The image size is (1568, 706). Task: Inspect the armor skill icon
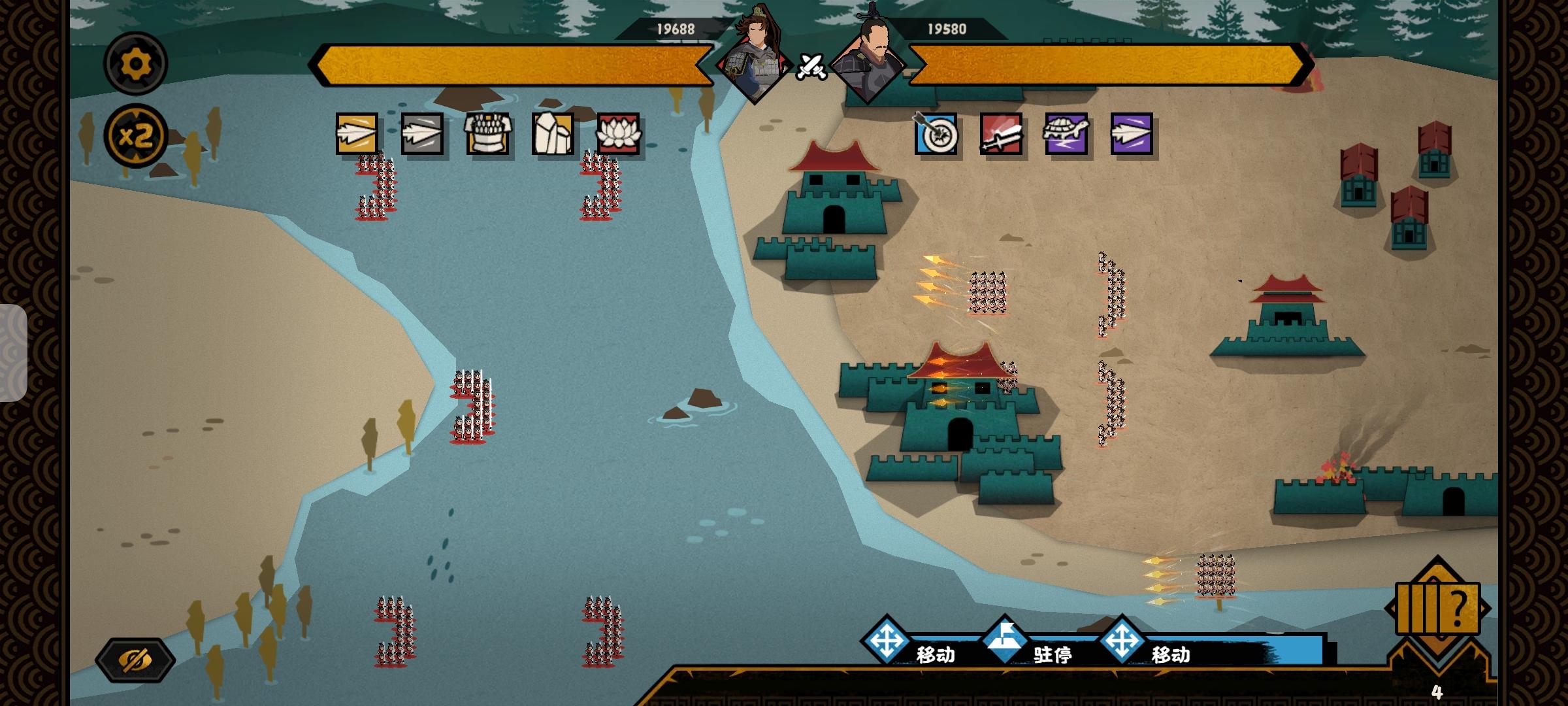click(487, 134)
